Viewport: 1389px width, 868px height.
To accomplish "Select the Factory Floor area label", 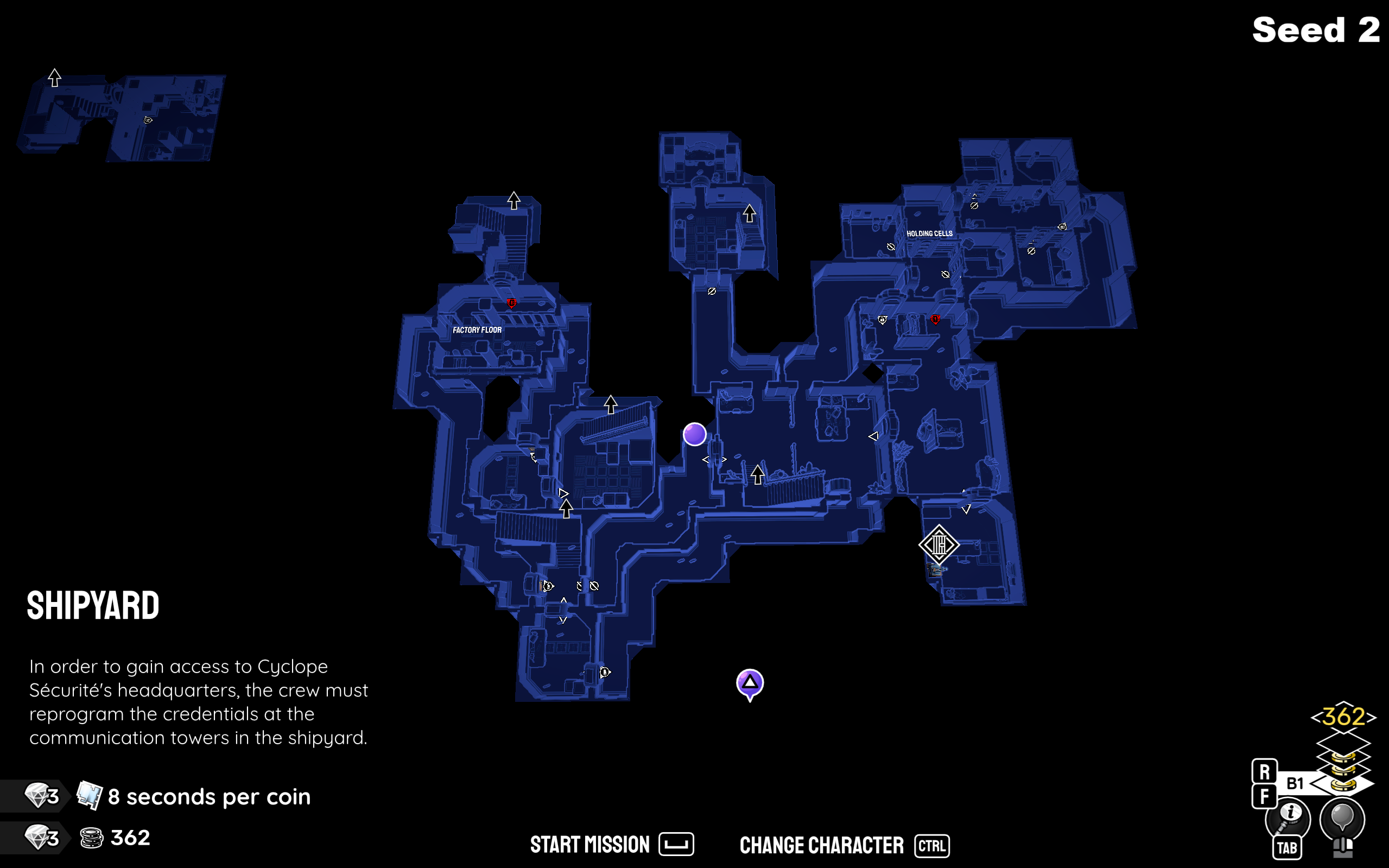I will coord(477,330).
